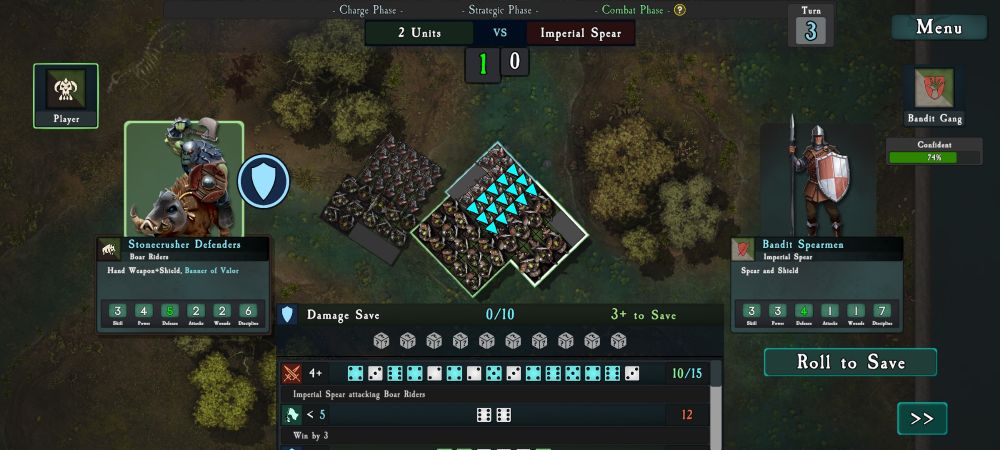1000x450 pixels.
Task: Select the Imperial Spear versus label
Action: pos(580,33)
